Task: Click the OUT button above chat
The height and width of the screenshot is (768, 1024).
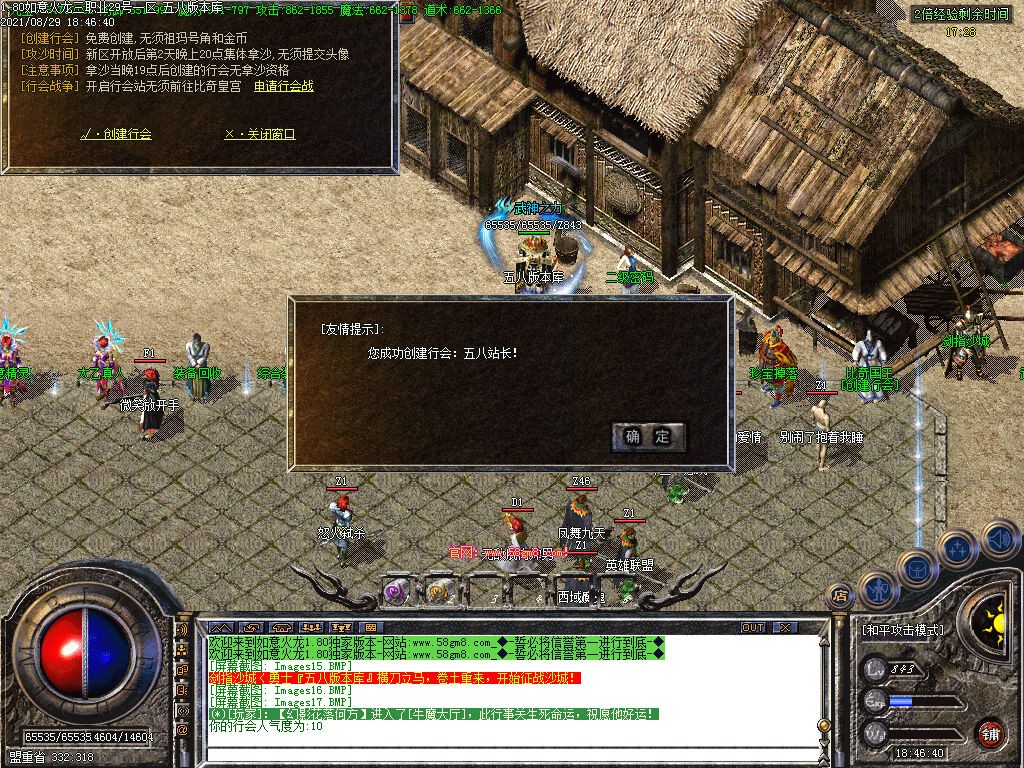Action: point(753,628)
